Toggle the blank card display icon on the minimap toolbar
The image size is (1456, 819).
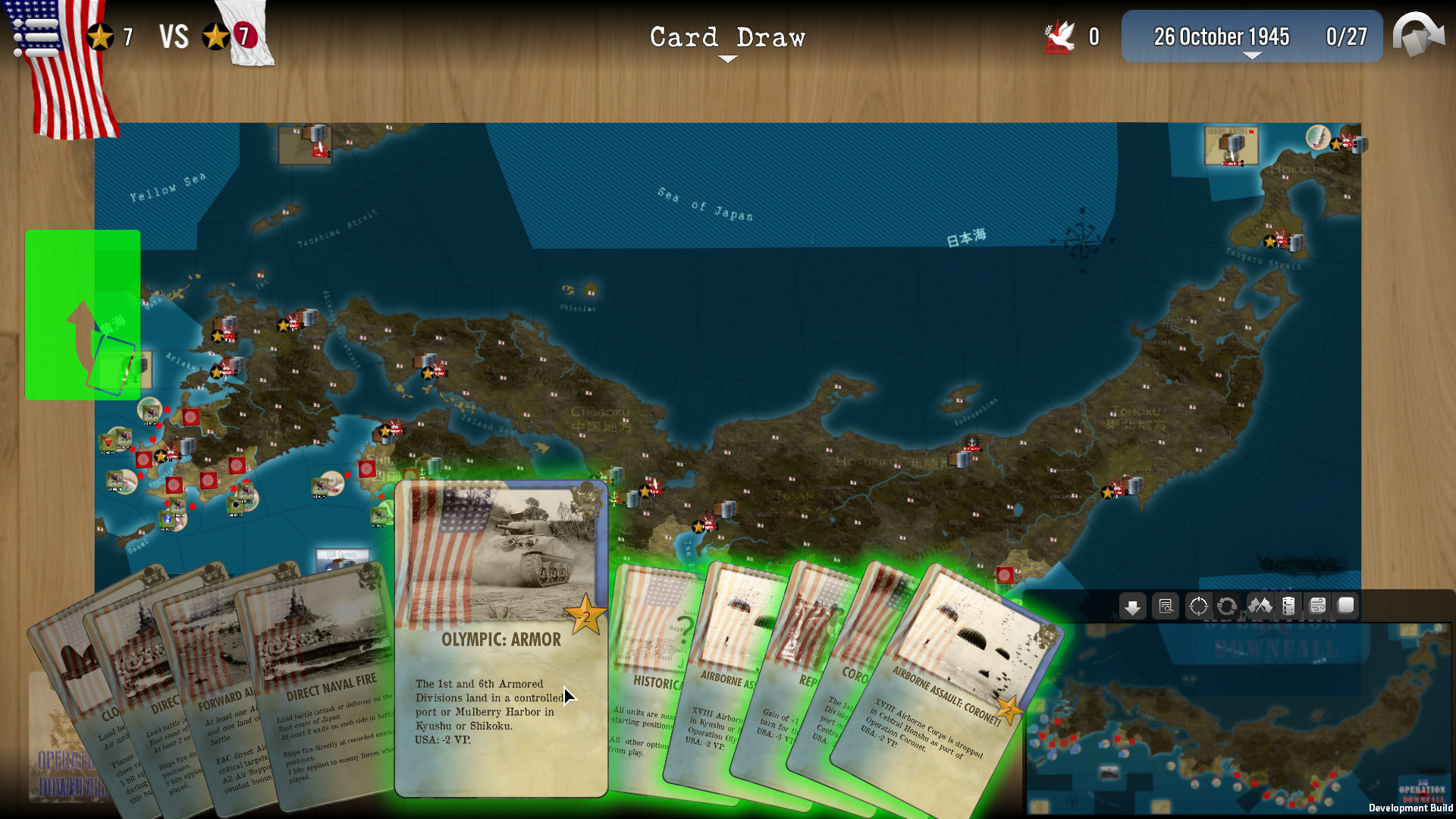pos(1346,607)
